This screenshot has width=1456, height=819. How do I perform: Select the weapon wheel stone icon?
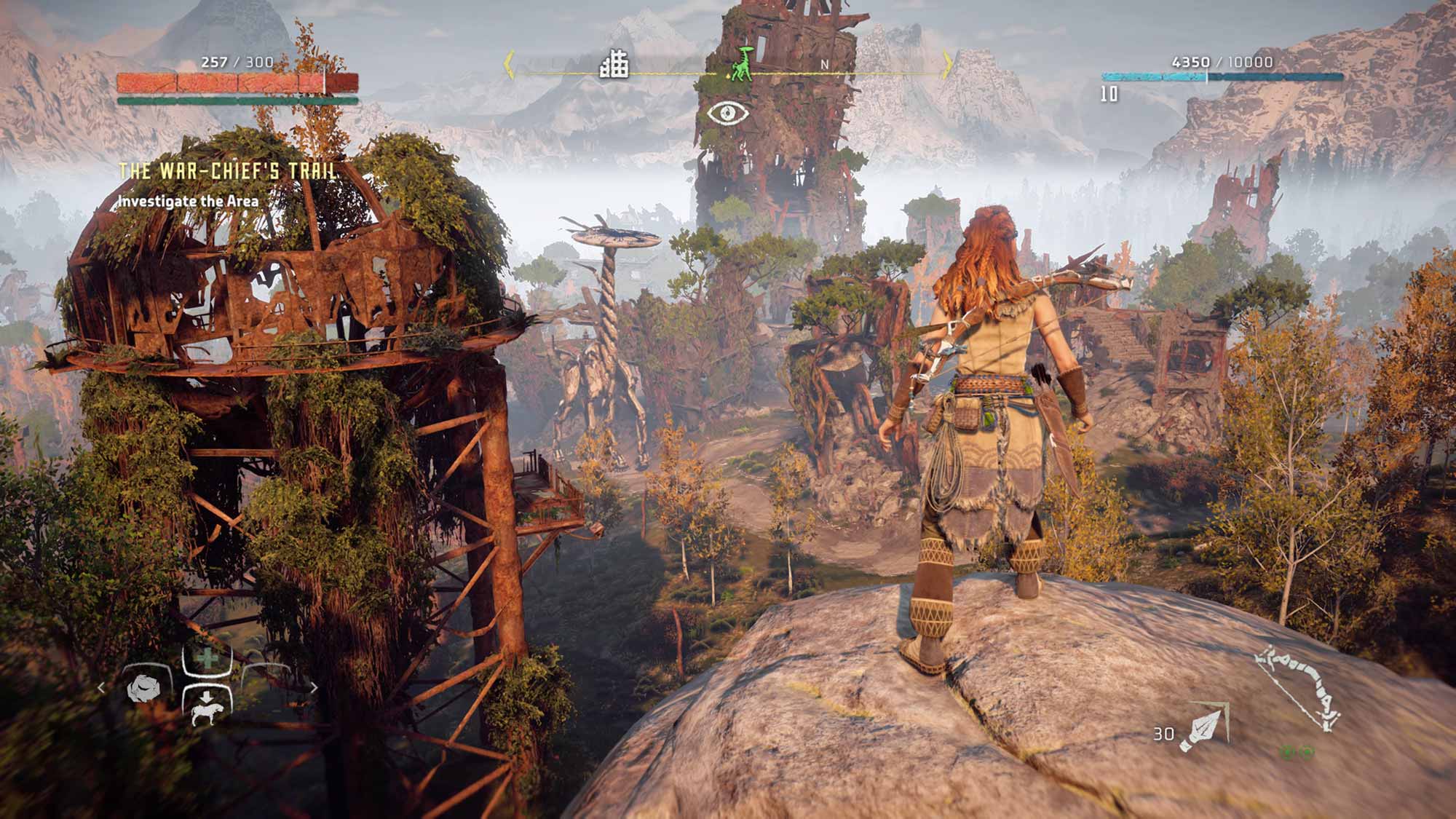point(143,689)
